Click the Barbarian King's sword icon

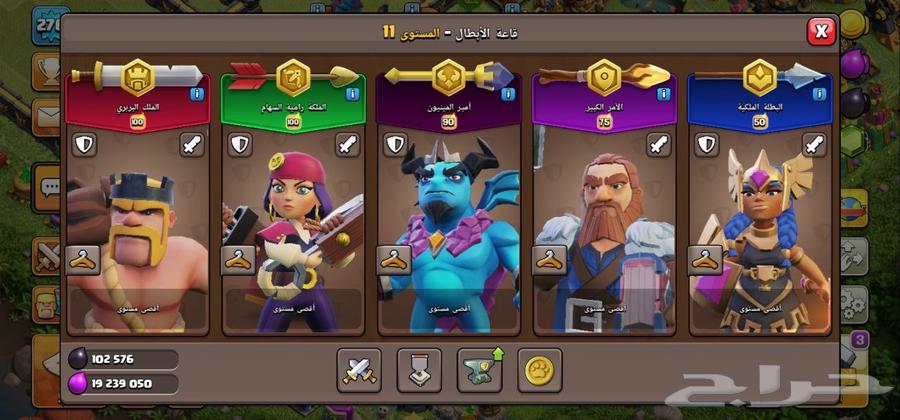coord(192,144)
